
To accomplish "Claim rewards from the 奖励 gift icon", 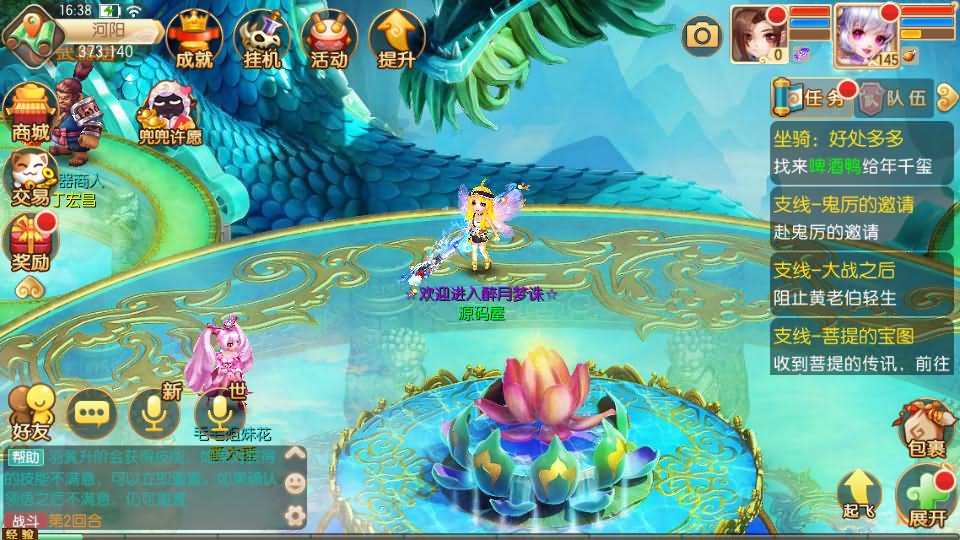I will 30,243.
